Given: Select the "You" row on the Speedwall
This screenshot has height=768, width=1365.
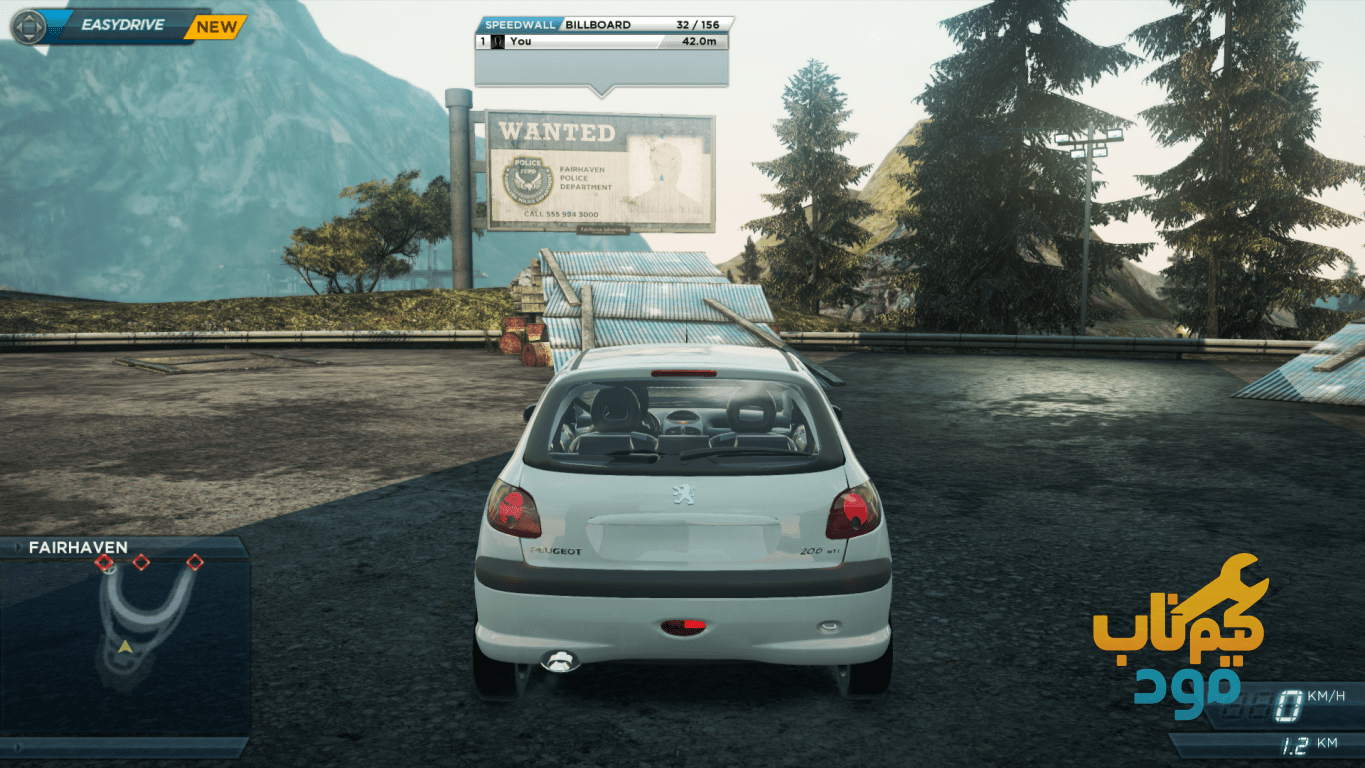Looking at the screenshot, I should pyautogui.click(x=601, y=42).
